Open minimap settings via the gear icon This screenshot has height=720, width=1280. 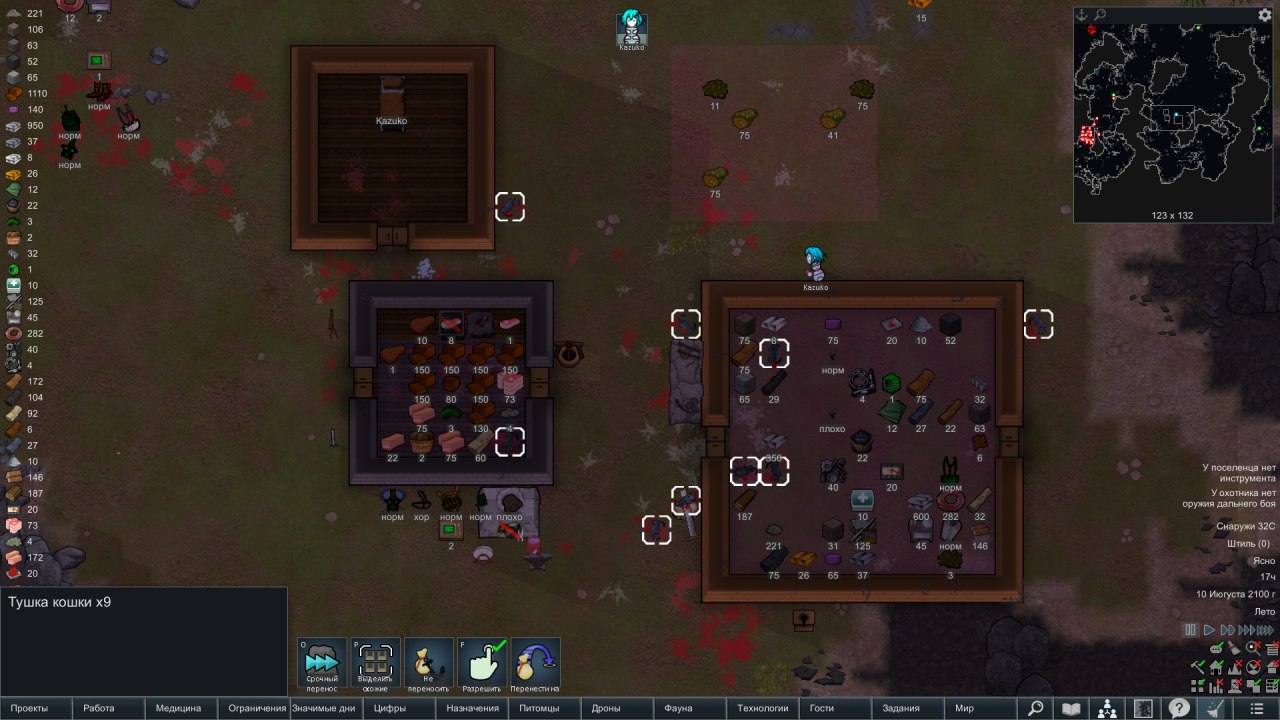[1265, 15]
